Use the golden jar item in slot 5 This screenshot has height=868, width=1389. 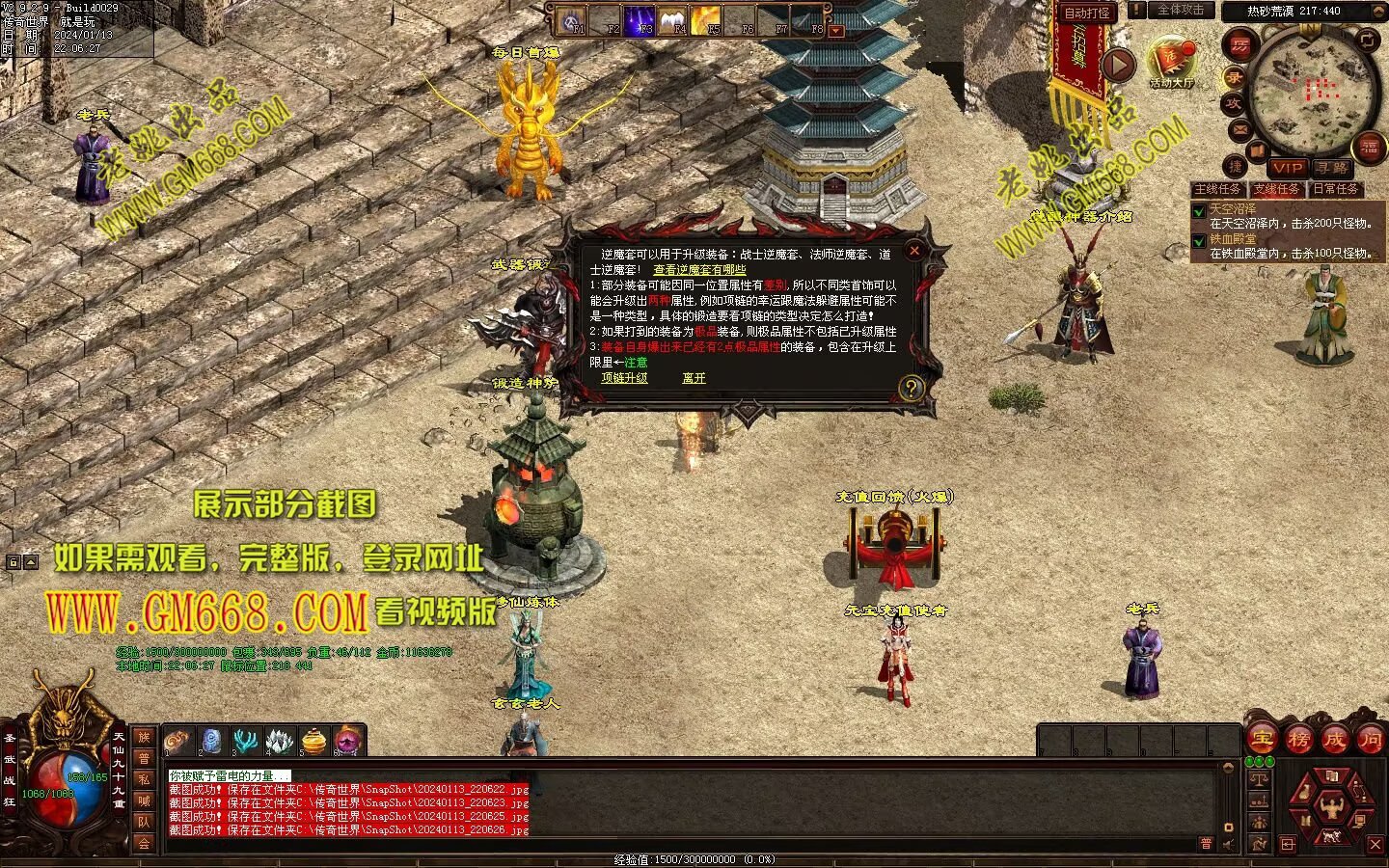coord(313,741)
